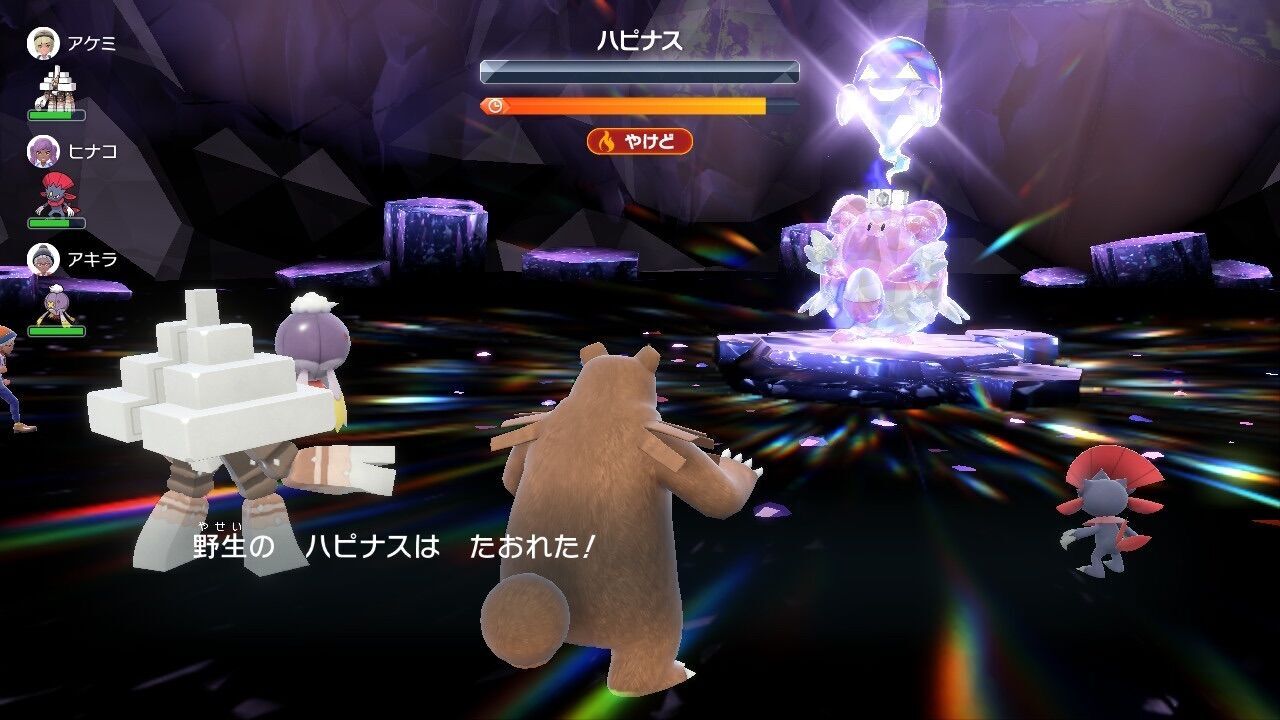
Task: Click アケミ's green HP bar
Action: pos(56,115)
